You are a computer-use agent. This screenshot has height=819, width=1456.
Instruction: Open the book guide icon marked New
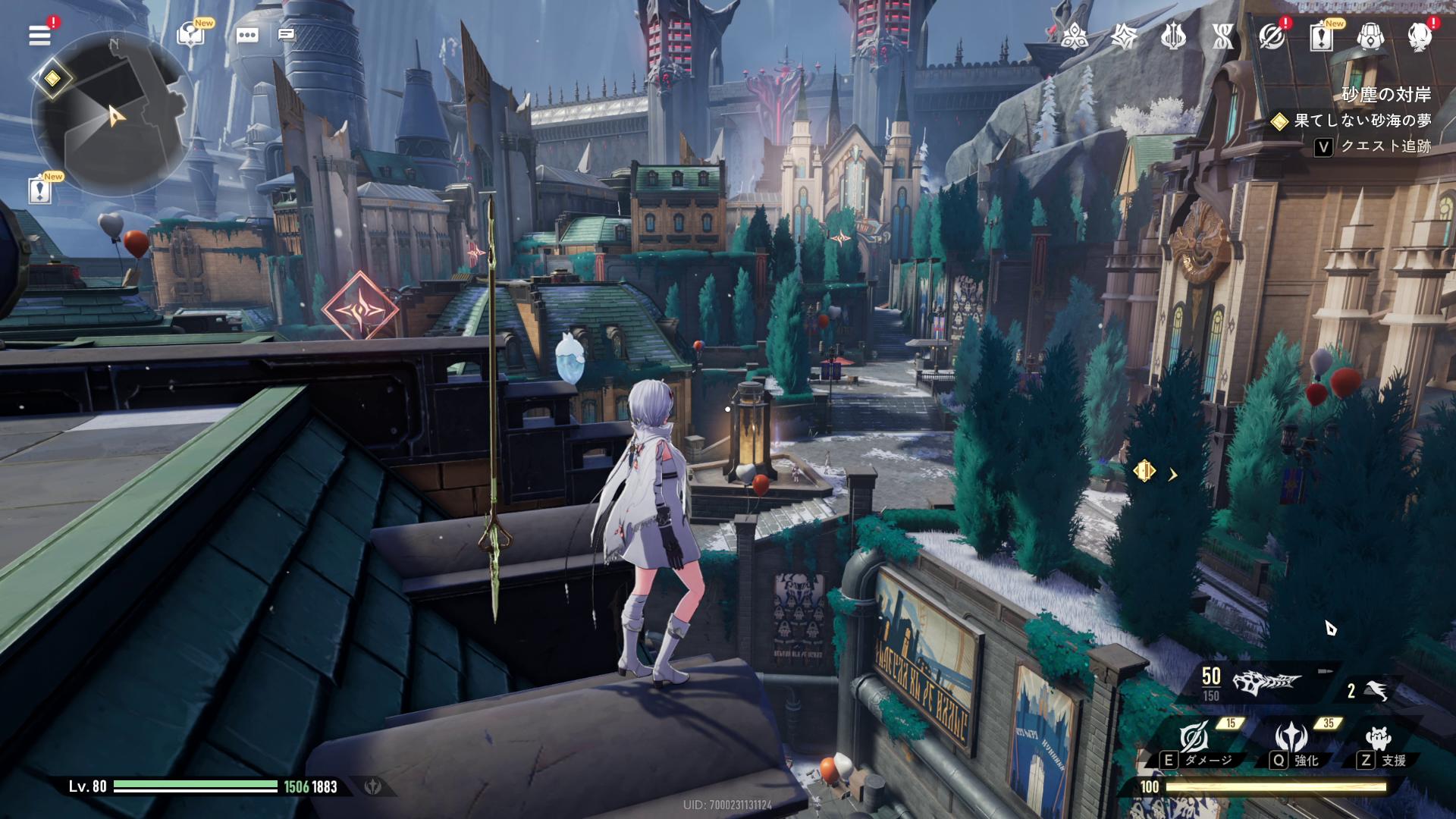(x=190, y=35)
